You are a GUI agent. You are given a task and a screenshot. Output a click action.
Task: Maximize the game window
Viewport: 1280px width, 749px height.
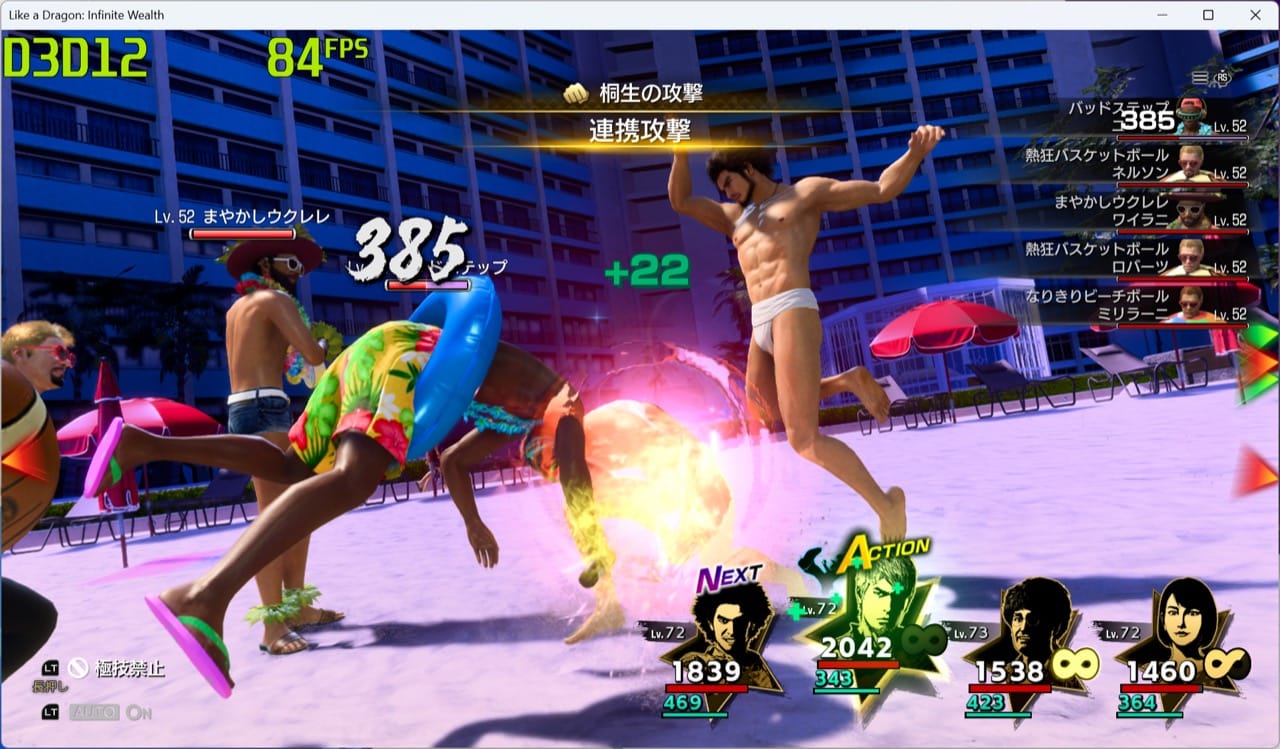click(1208, 15)
